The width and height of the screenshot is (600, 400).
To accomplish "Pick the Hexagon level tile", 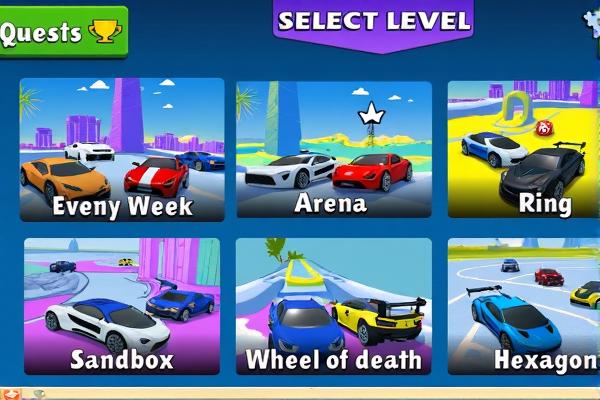I will [x=523, y=306].
